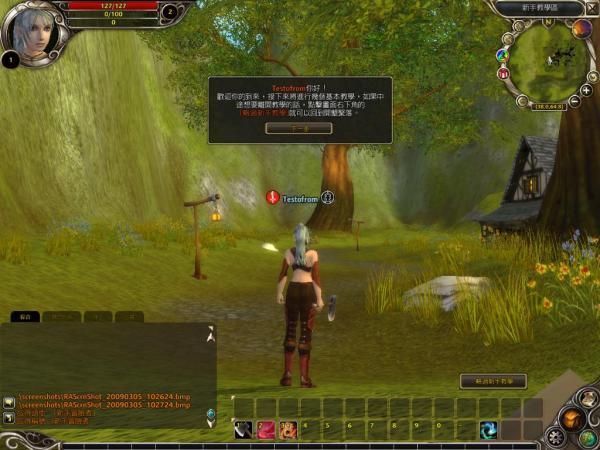Select the orange face skill in the hotbar
This screenshot has height=450, width=600.
[288, 429]
